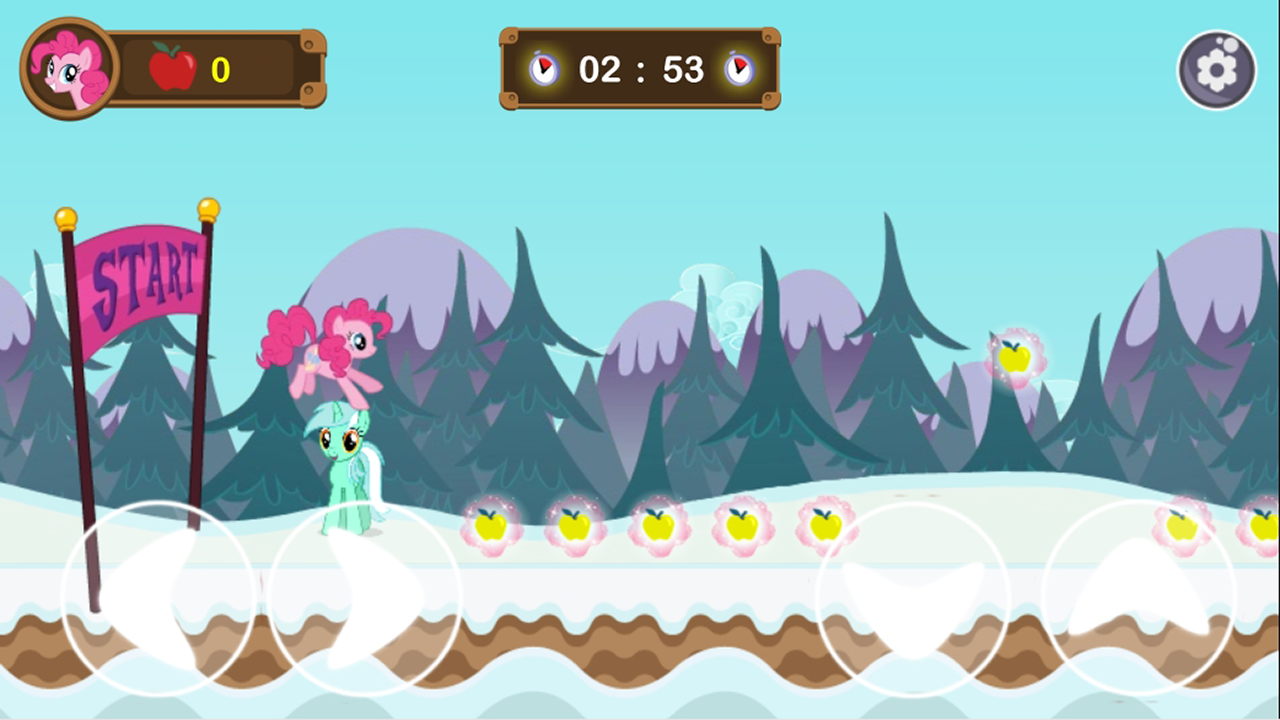Click the left stopwatch icon beside timer
This screenshot has height=720, width=1280.
pos(542,69)
